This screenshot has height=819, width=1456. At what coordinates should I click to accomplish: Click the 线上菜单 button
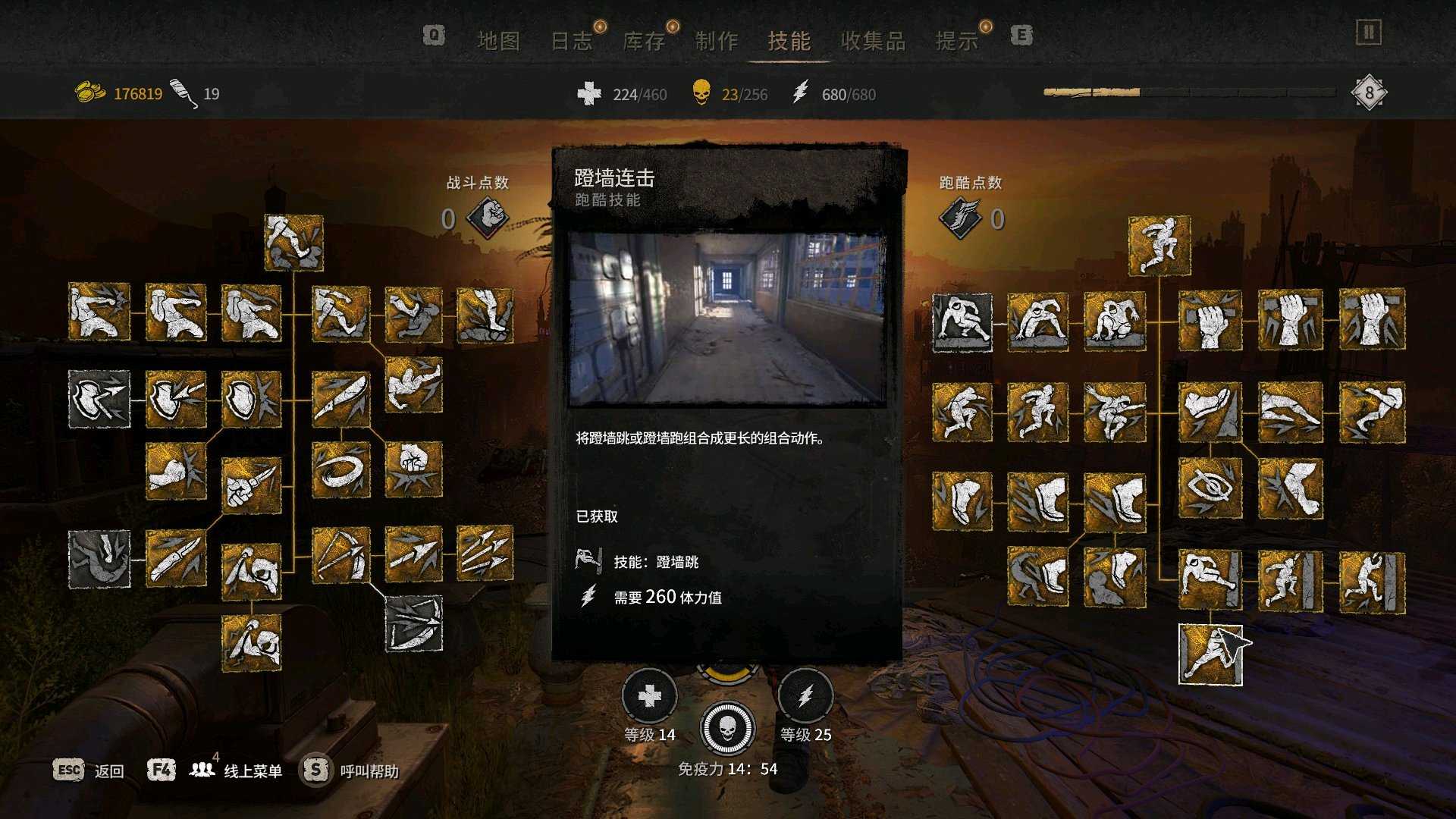pyautogui.click(x=253, y=769)
